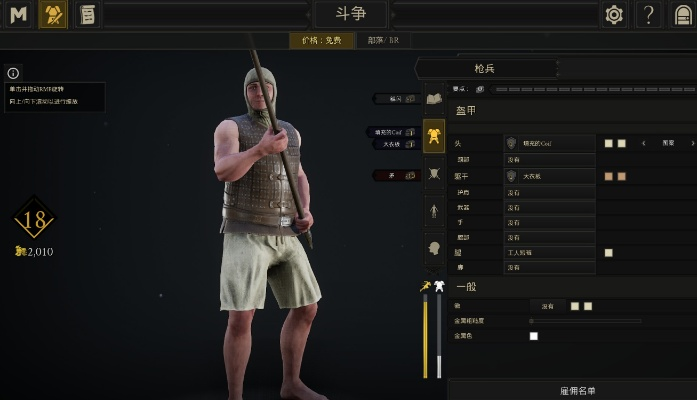Open the crossed-weapons shield category tab

point(434,173)
